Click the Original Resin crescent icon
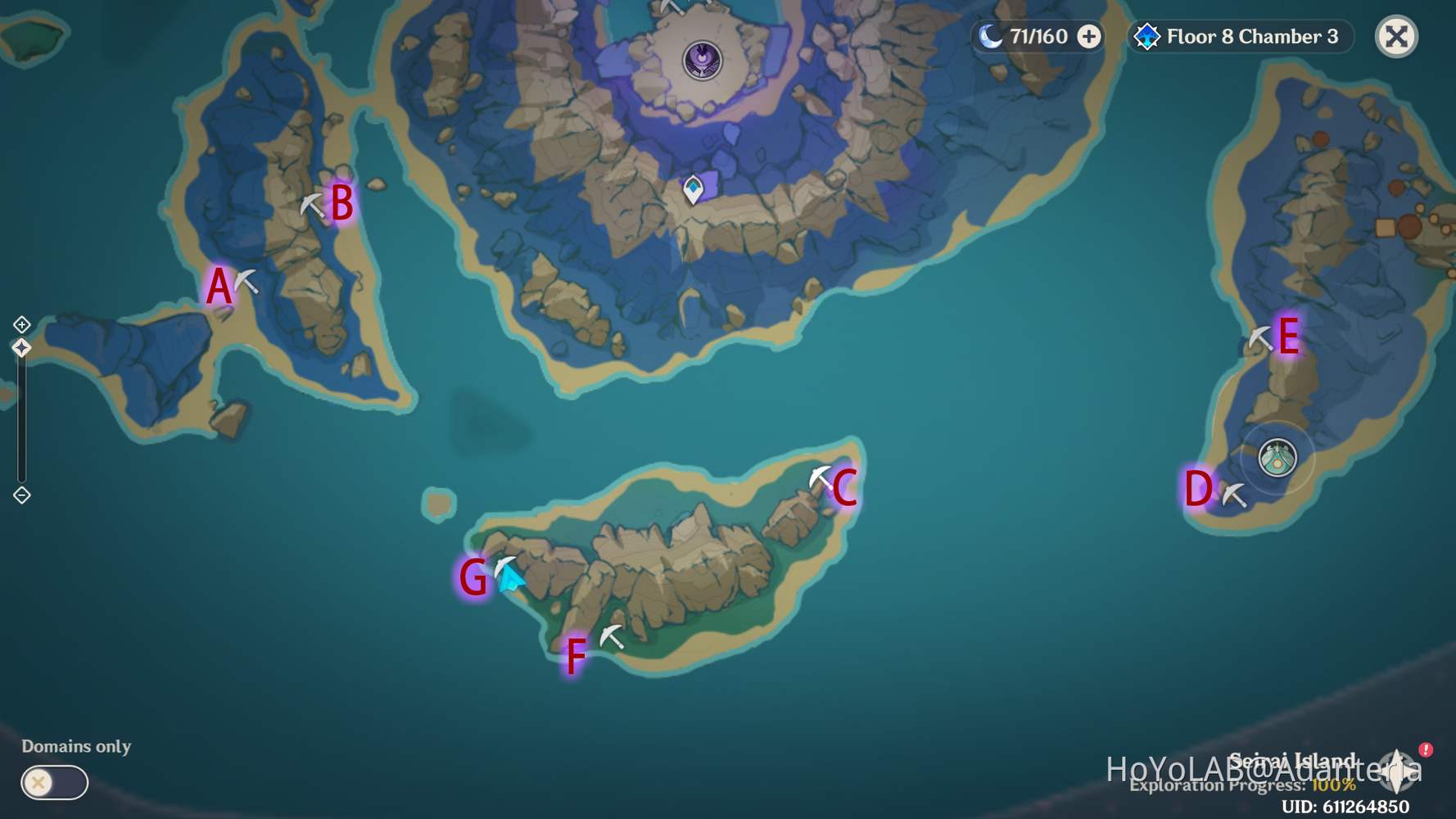Screen dimensions: 1456x819 990,36
